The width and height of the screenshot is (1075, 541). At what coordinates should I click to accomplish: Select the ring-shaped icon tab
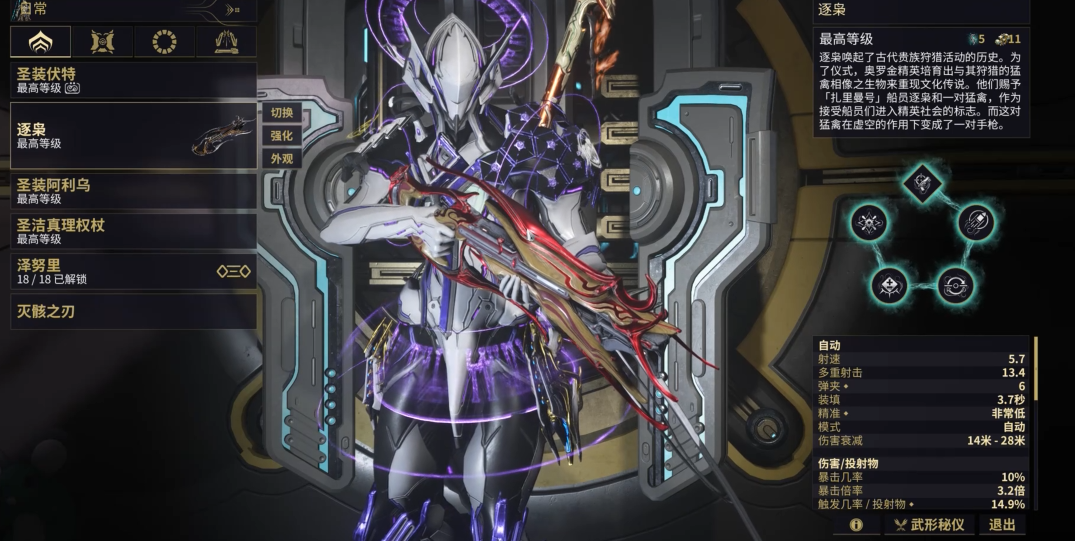(x=164, y=41)
